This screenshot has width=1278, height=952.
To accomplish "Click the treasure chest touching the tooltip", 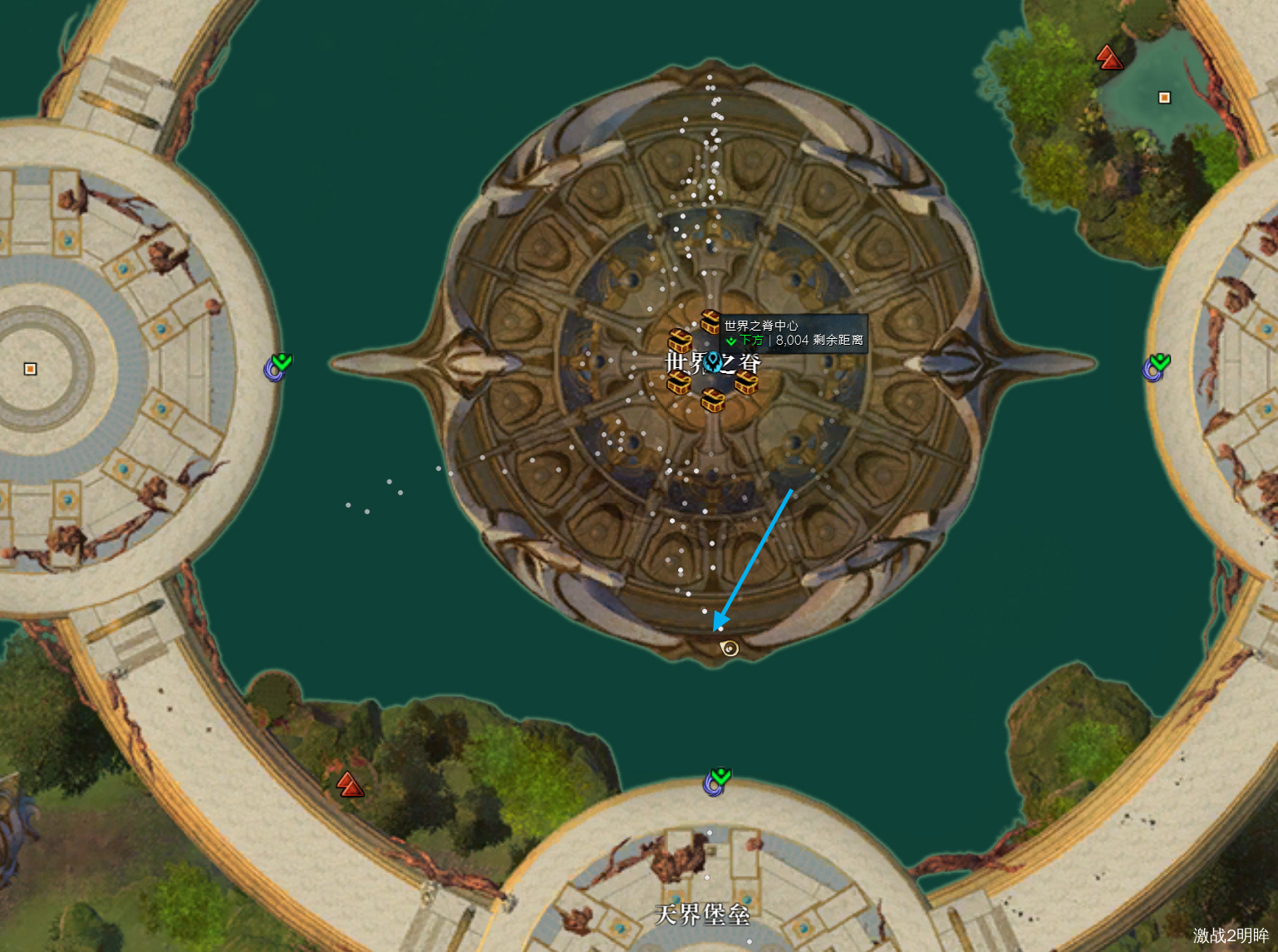I will point(710,321).
